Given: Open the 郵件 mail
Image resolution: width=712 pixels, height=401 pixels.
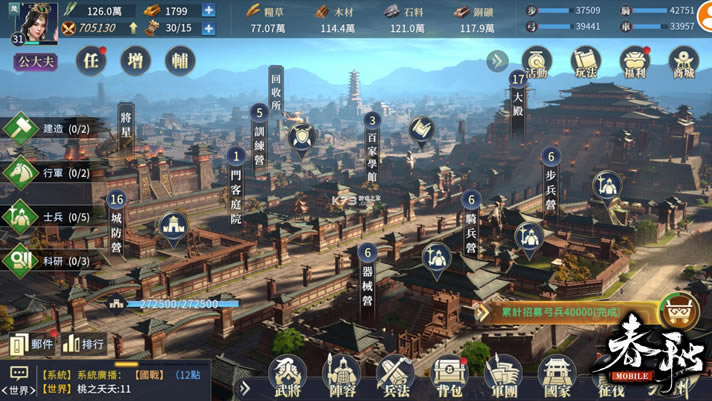Looking at the screenshot, I should click(32, 344).
